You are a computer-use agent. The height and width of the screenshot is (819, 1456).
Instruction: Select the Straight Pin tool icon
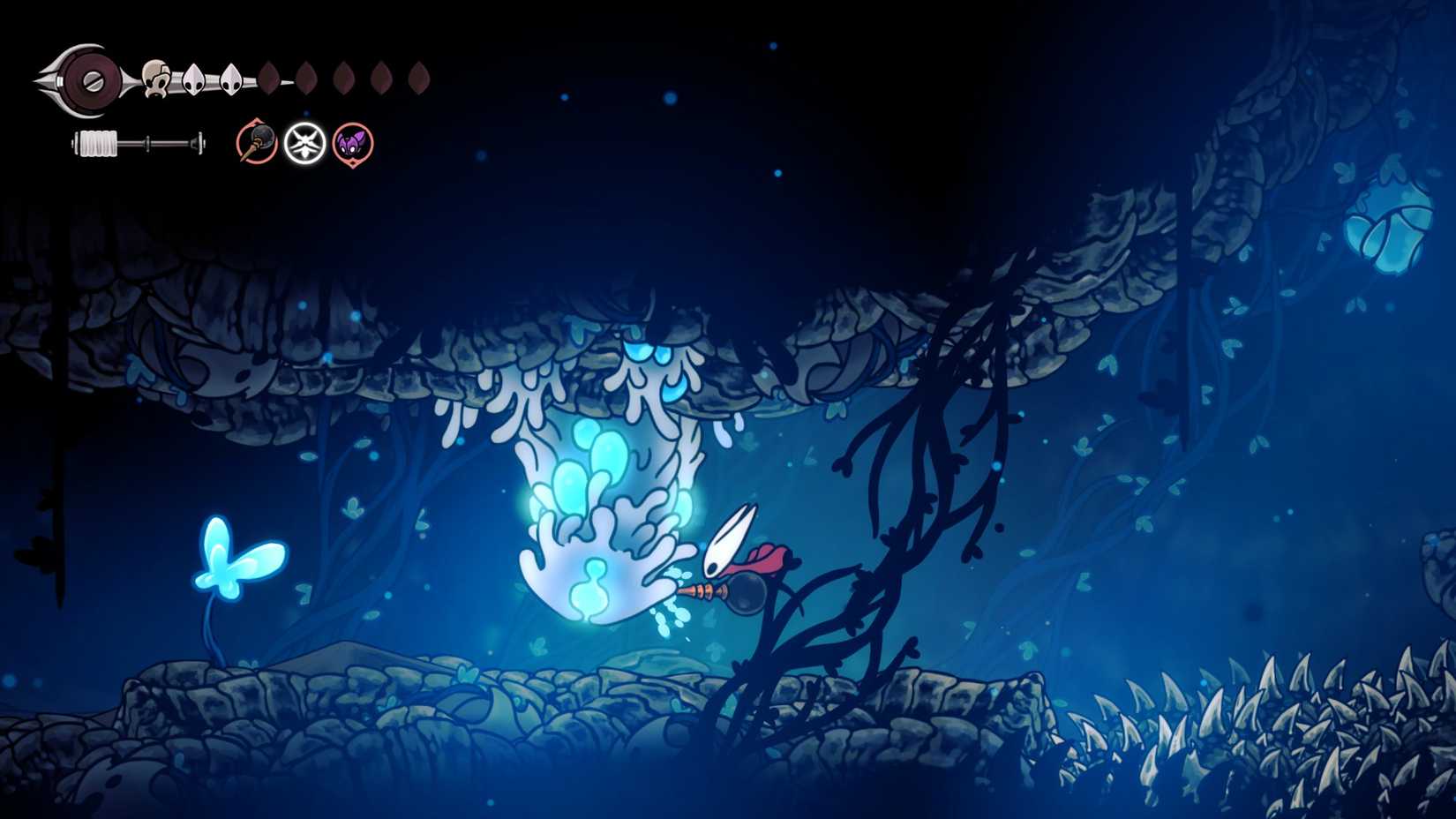(258, 142)
